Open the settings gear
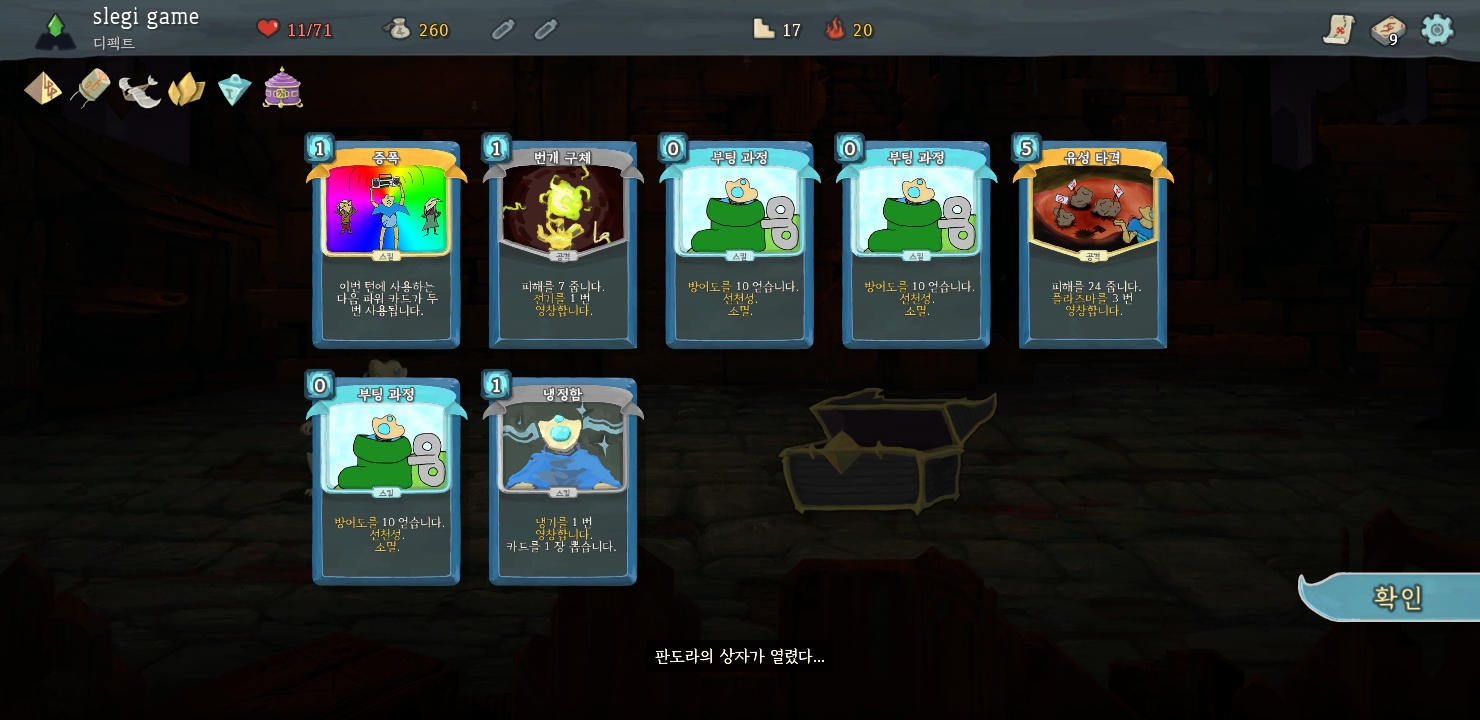 1437,30
